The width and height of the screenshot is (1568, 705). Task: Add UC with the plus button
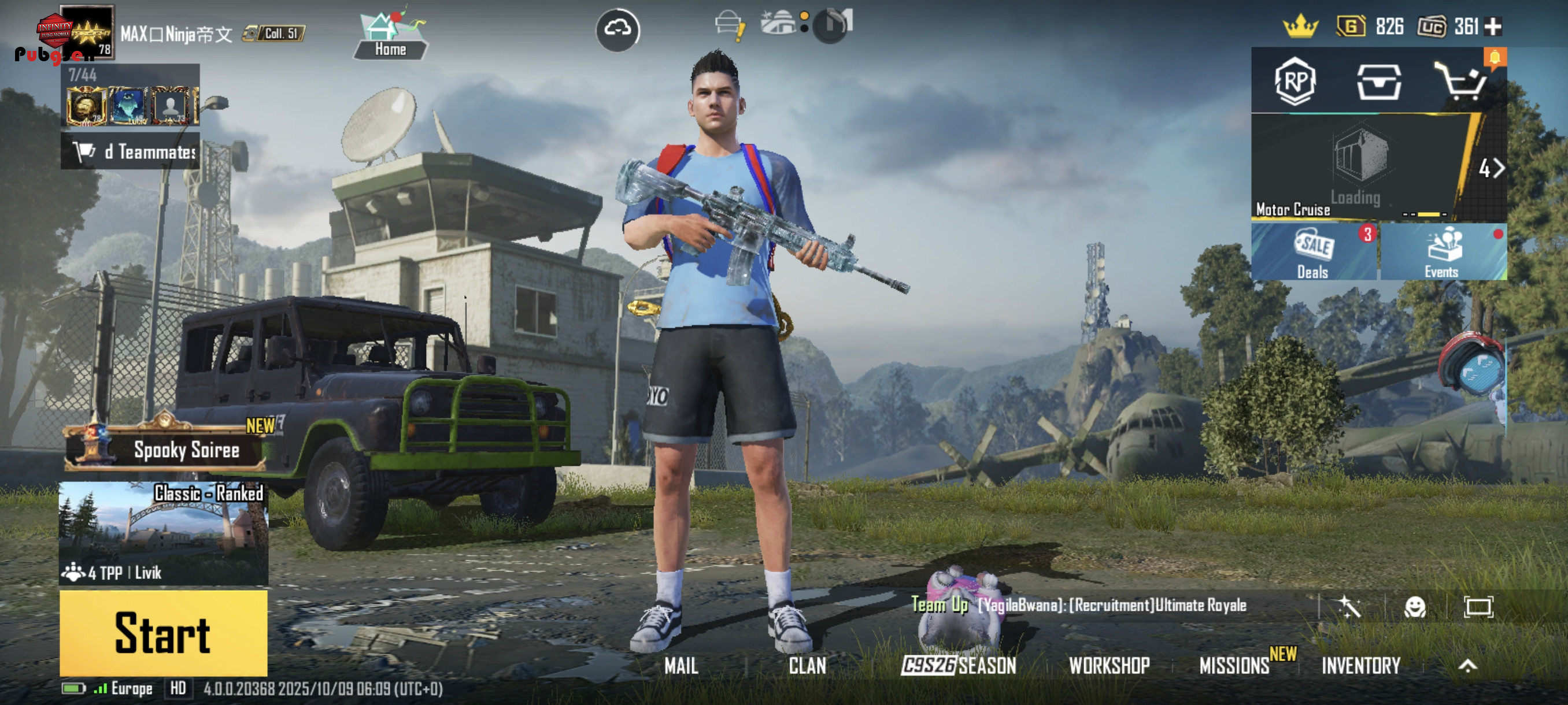pyautogui.click(x=1493, y=26)
